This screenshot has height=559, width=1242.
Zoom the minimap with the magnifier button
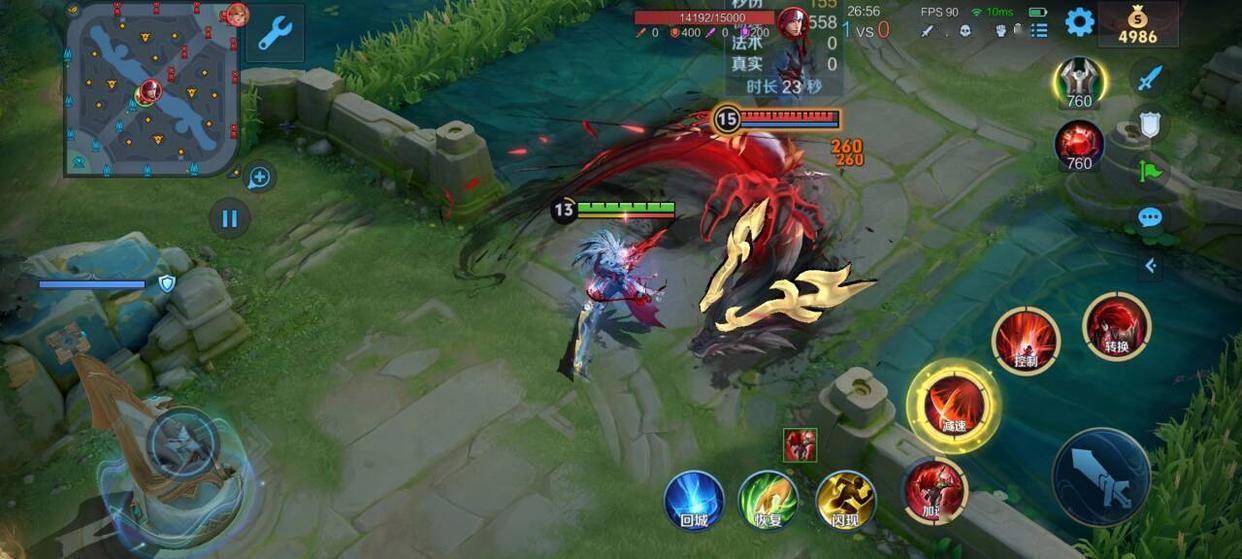(259, 178)
